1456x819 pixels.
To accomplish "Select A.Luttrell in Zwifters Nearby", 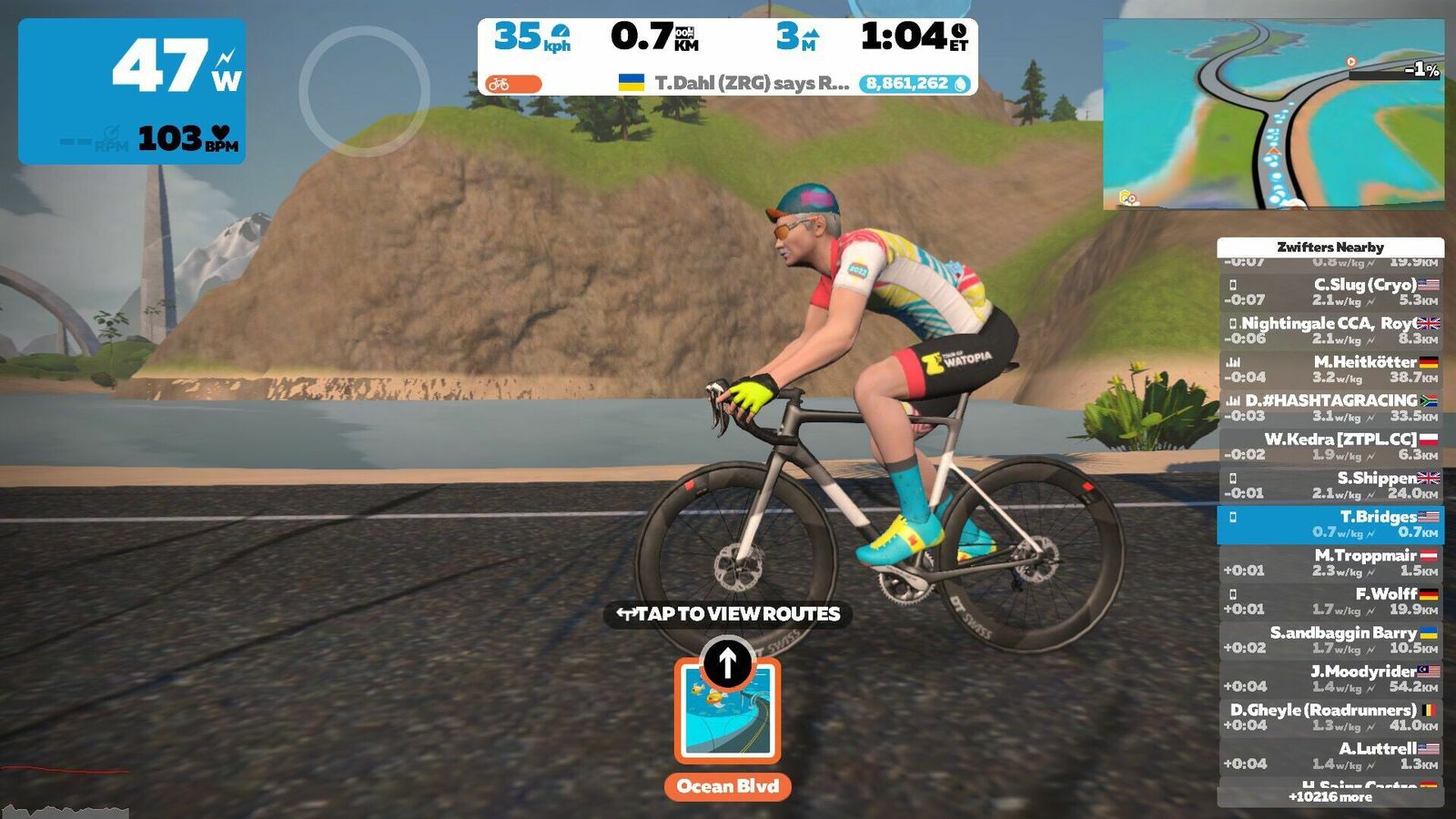I will tap(1330, 755).
